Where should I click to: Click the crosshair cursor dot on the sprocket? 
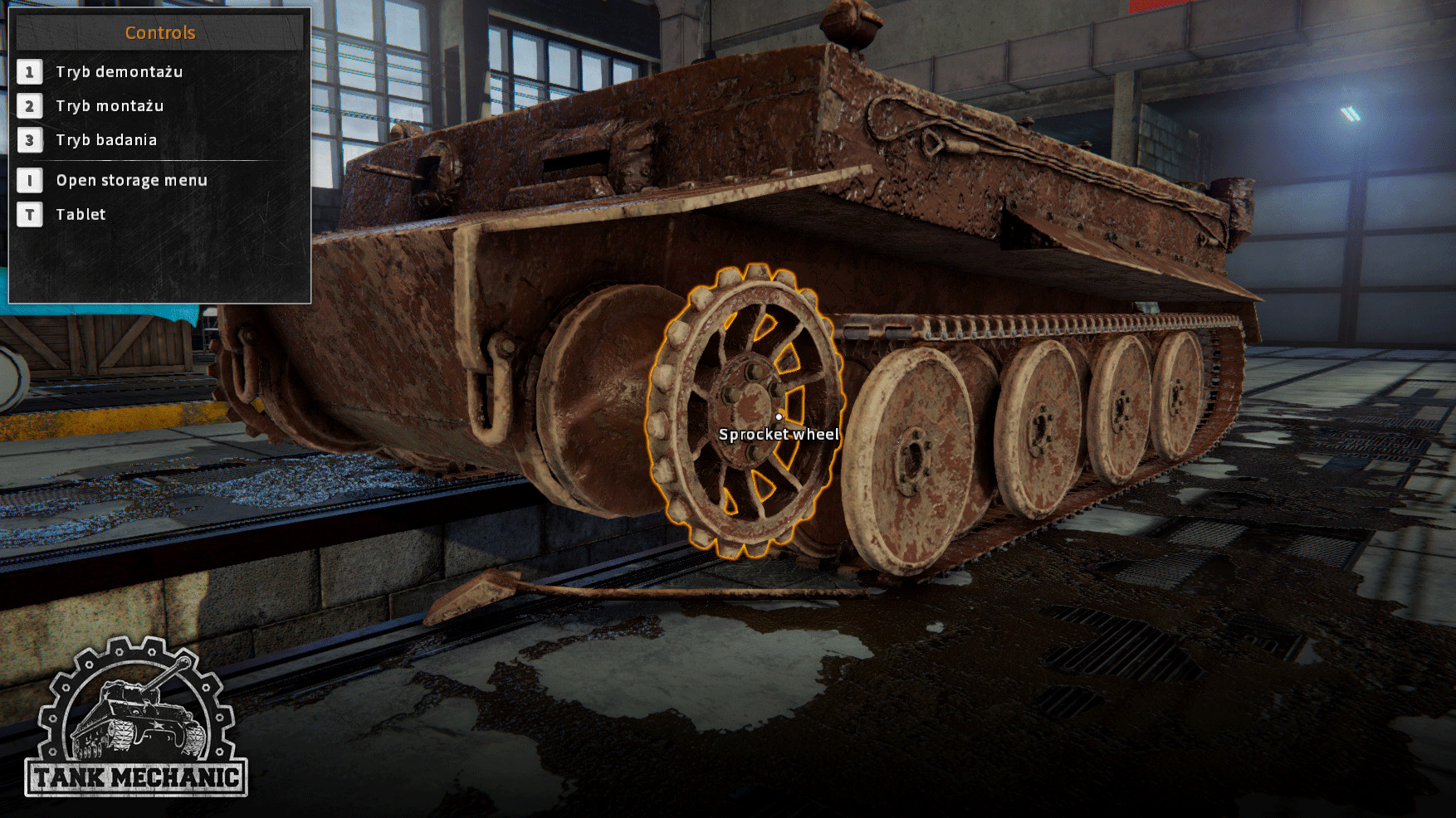pos(779,417)
